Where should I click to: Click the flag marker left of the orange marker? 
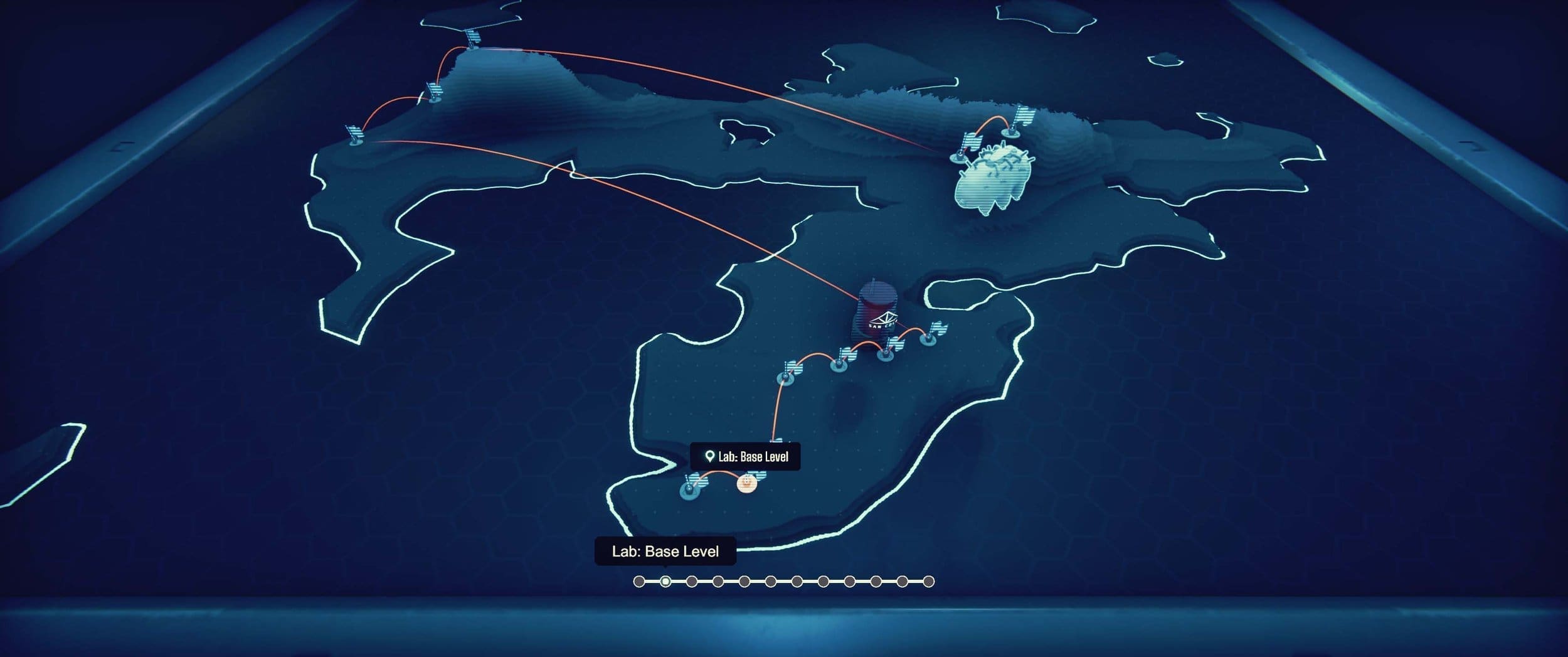click(691, 489)
